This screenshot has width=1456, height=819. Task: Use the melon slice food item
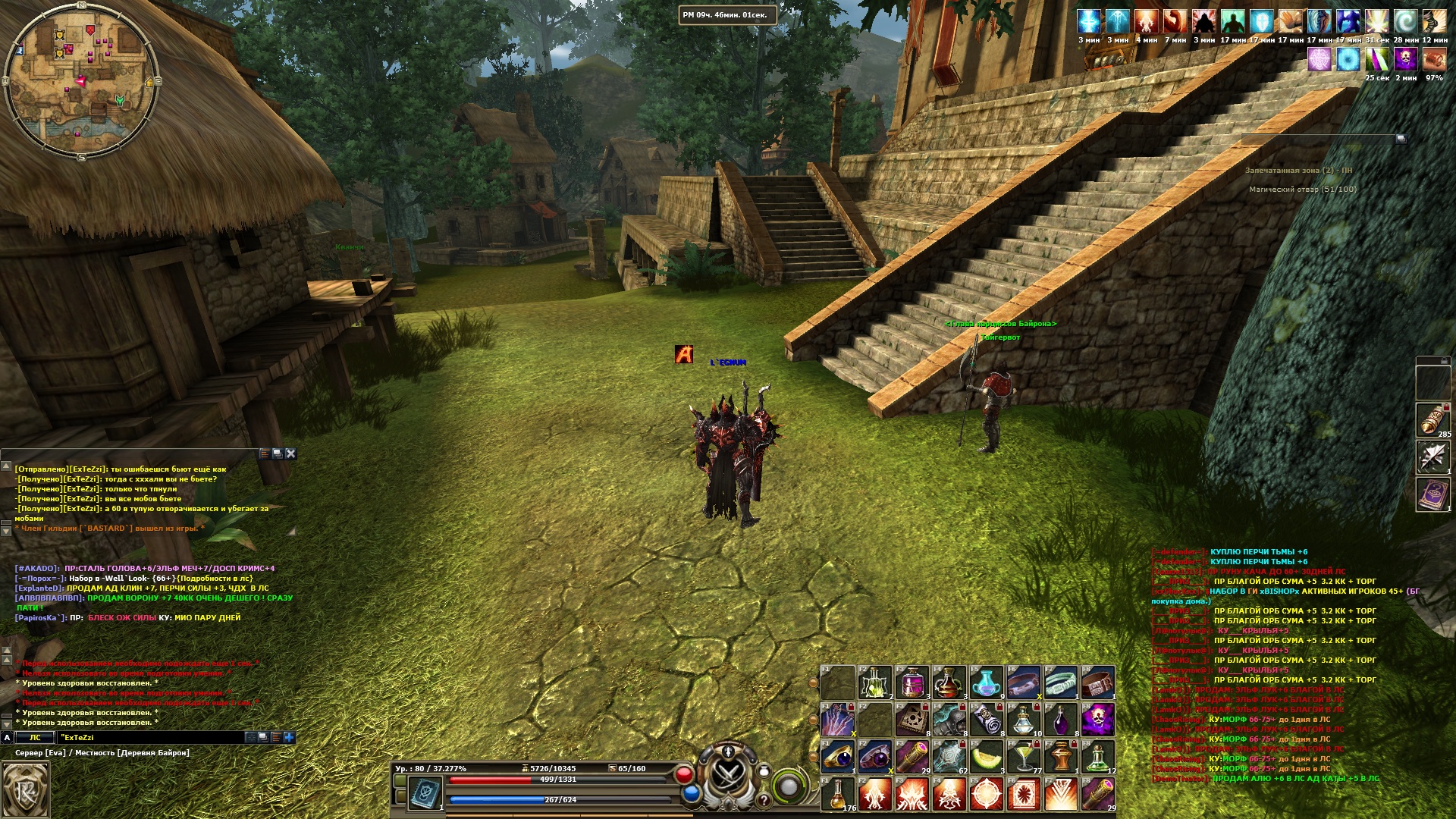point(987,757)
